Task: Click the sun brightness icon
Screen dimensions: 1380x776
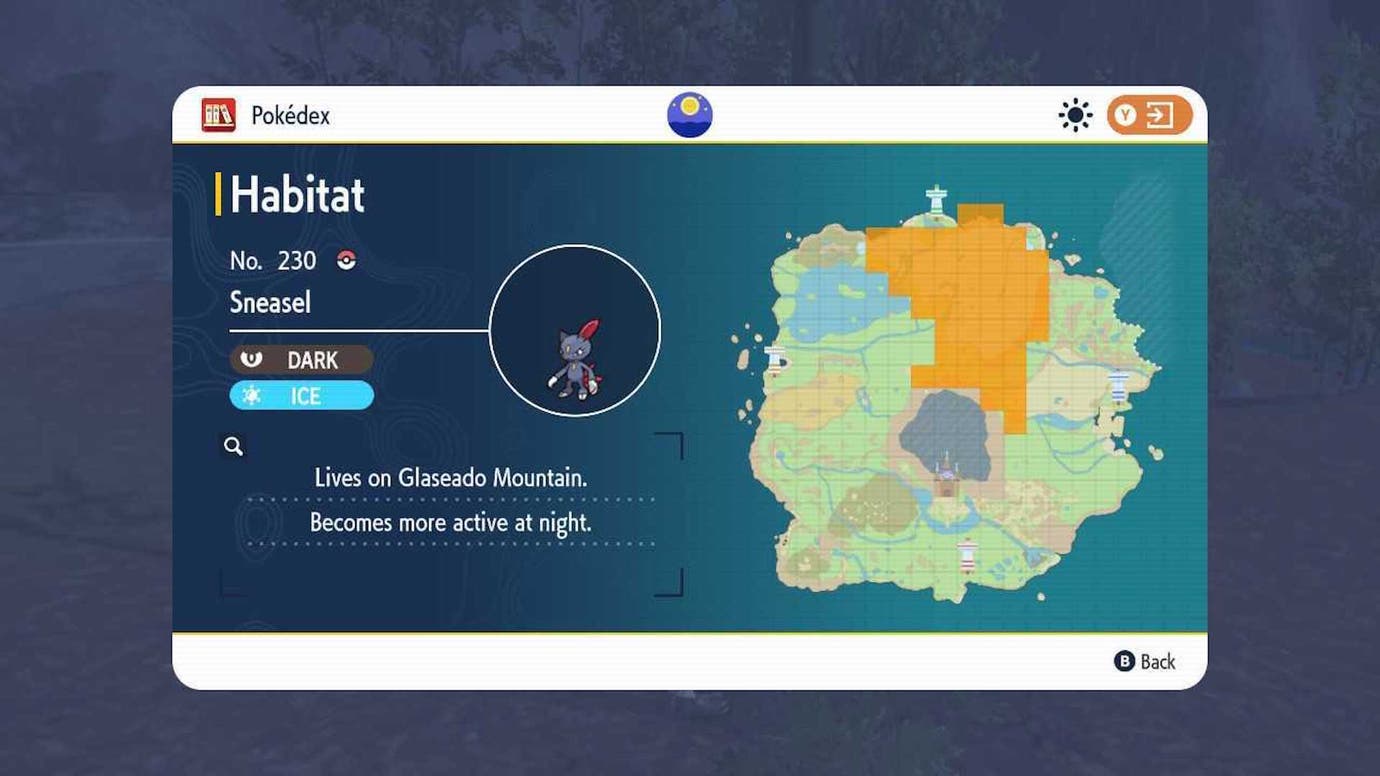Action: [x=1075, y=114]
